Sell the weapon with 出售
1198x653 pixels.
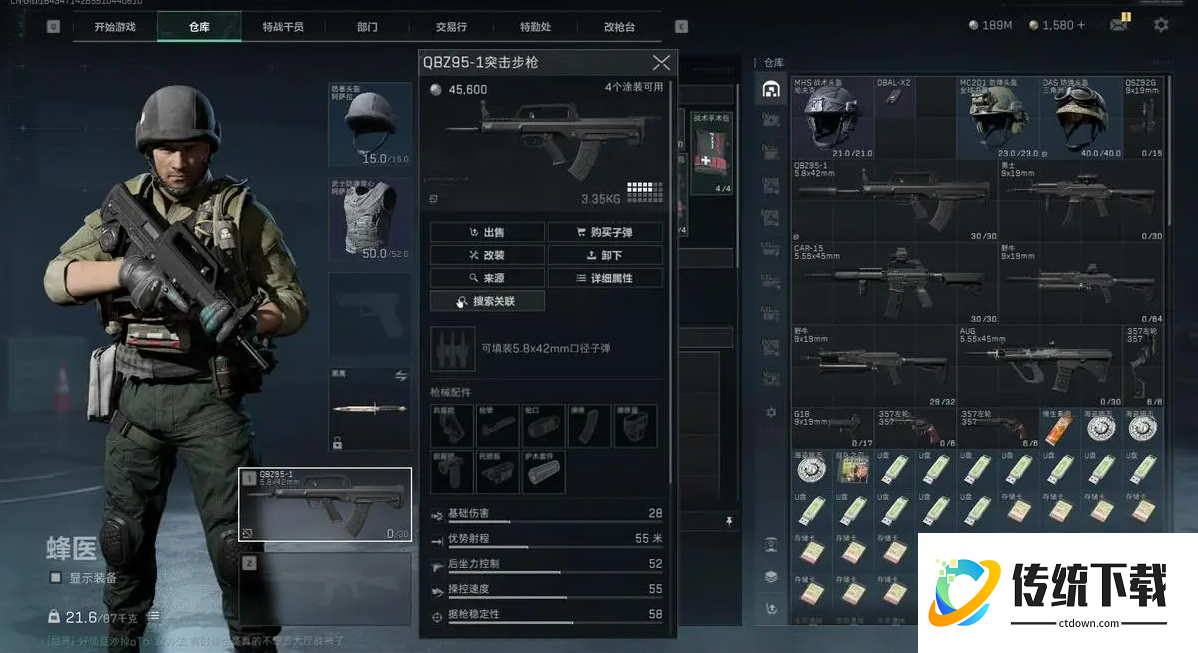[x=488, y=232]
